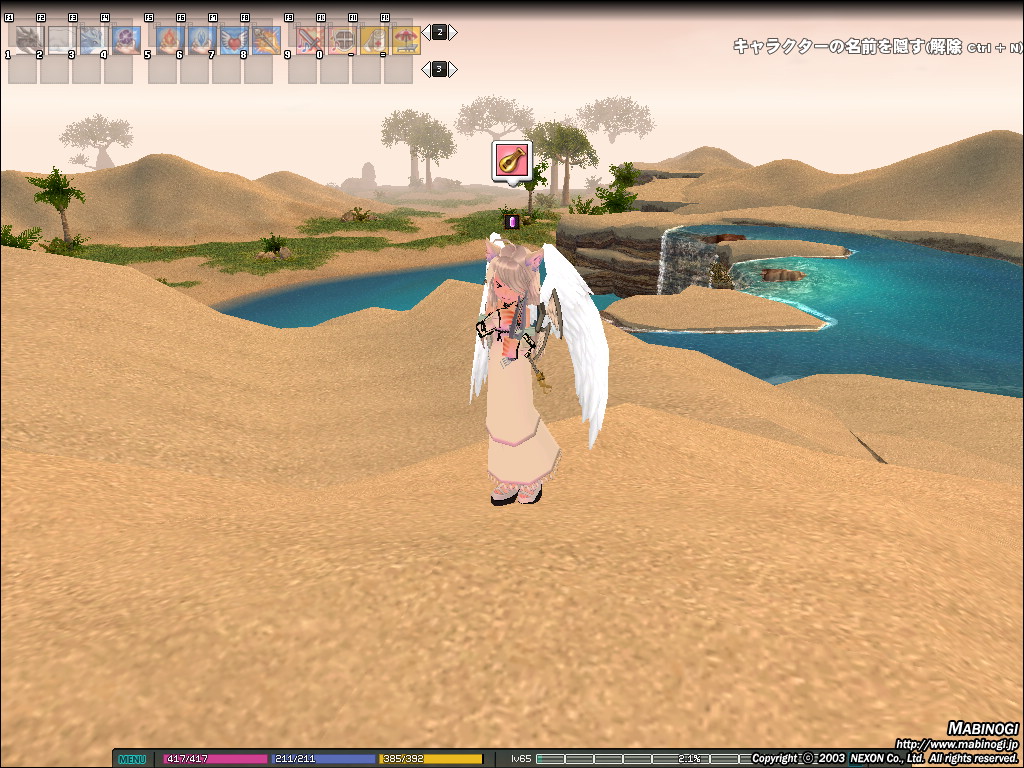Click the right arrow beside hotbar page 3

point(453,69)
